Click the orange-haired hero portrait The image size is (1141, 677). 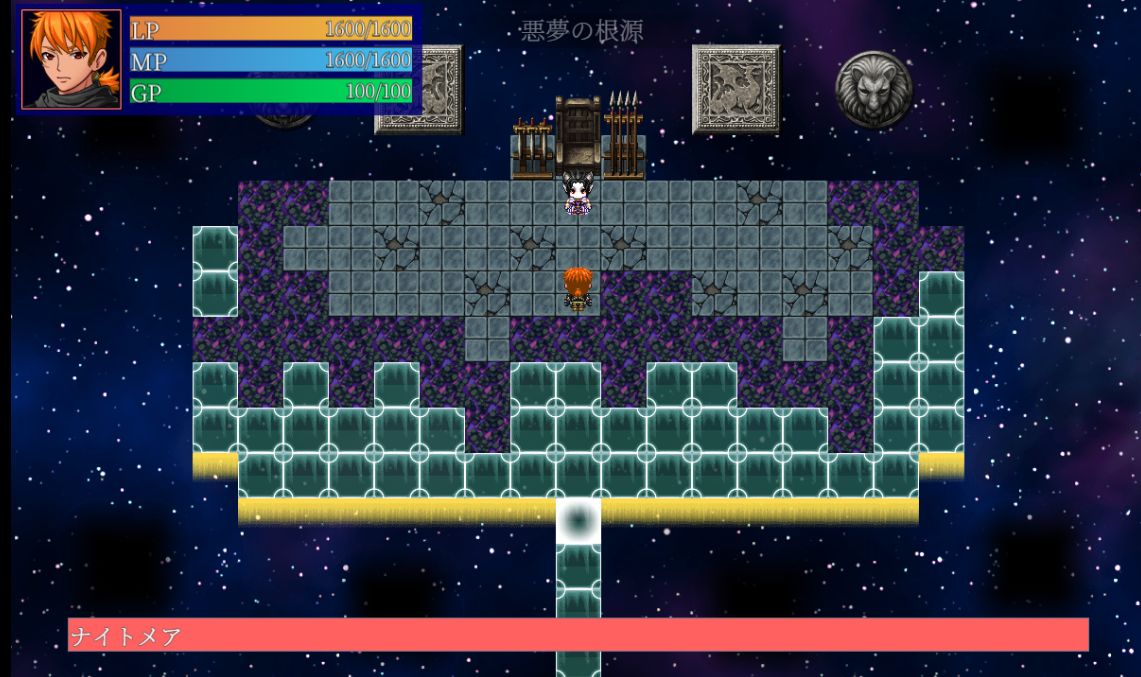coord(71,59)
